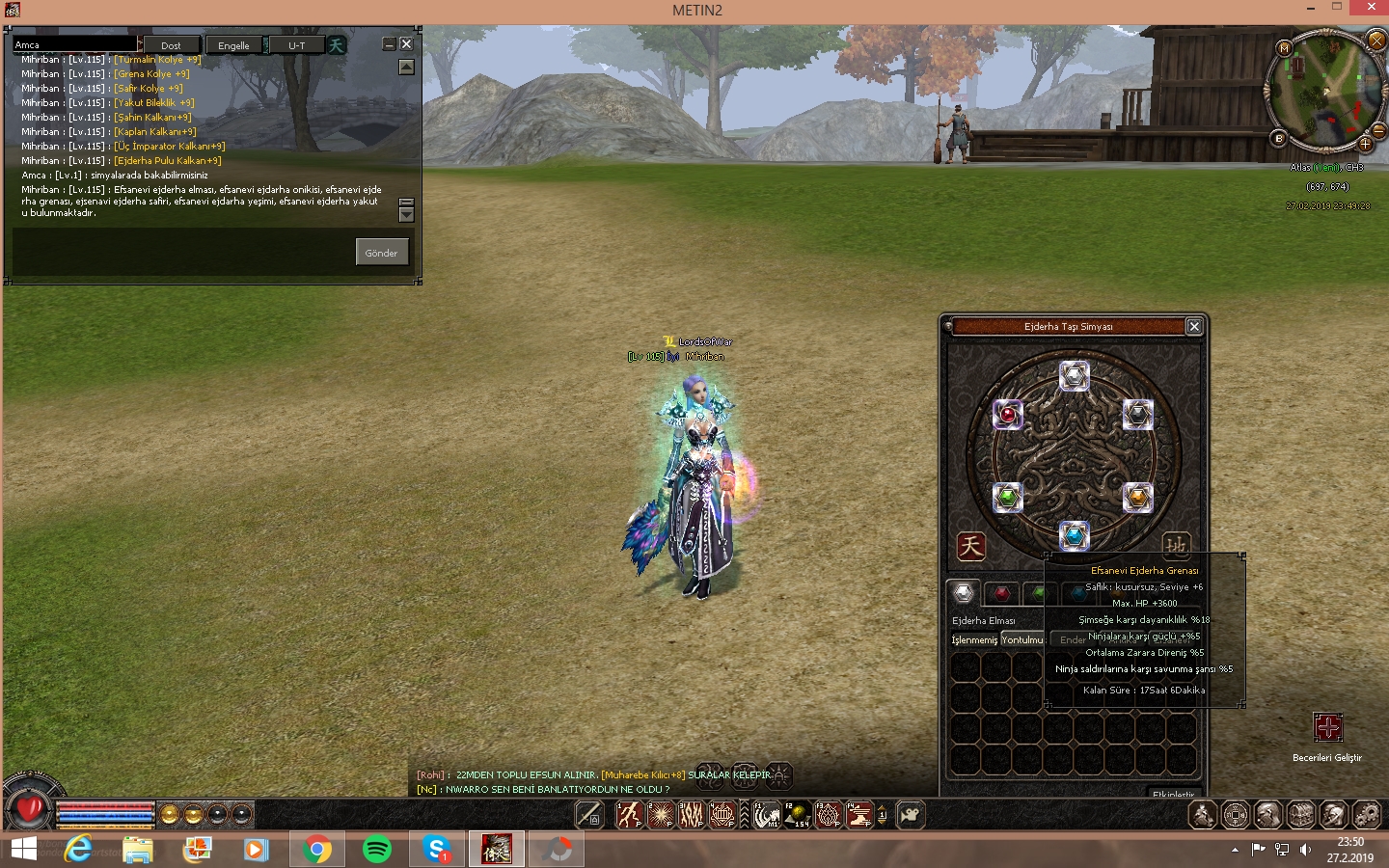
Task: Open Becerileri Geliştir skill upgrade icon
Action: (1327, 728)
